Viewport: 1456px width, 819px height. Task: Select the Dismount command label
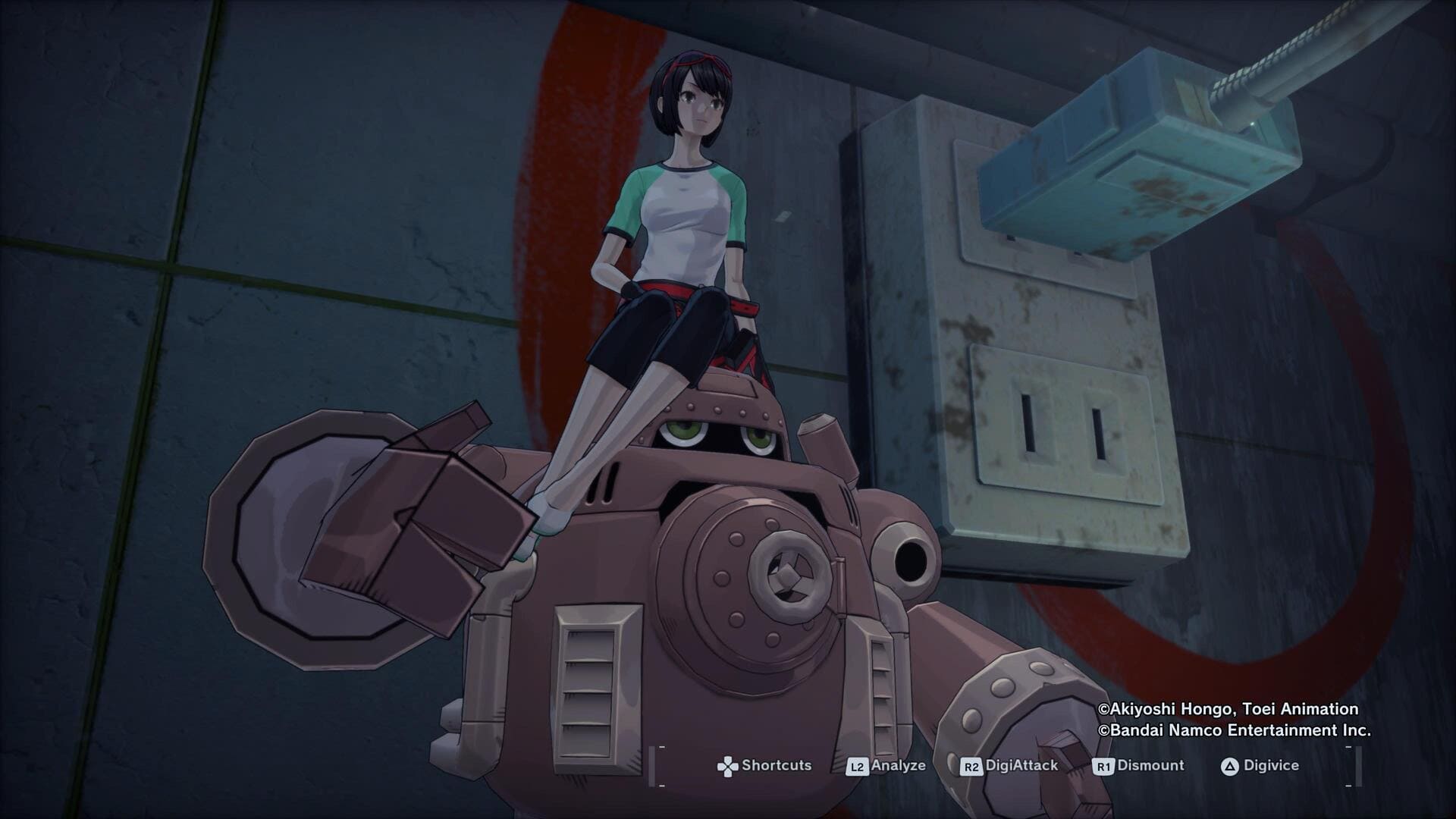pos(1153,766)
